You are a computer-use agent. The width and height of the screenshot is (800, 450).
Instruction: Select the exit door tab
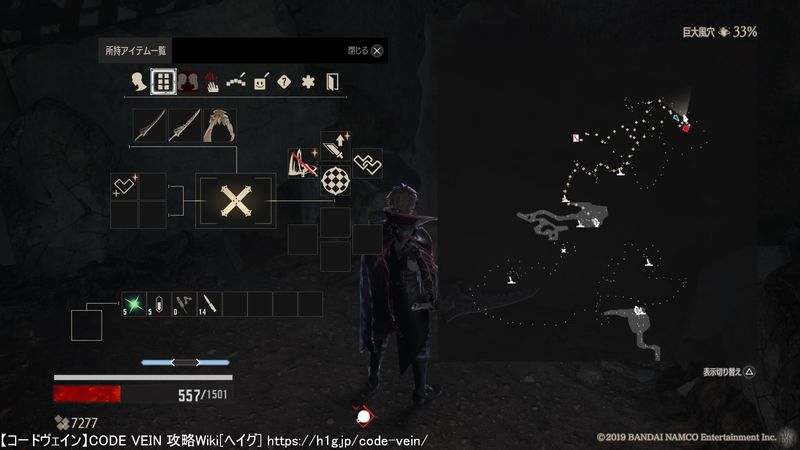[x=332, y=82]
